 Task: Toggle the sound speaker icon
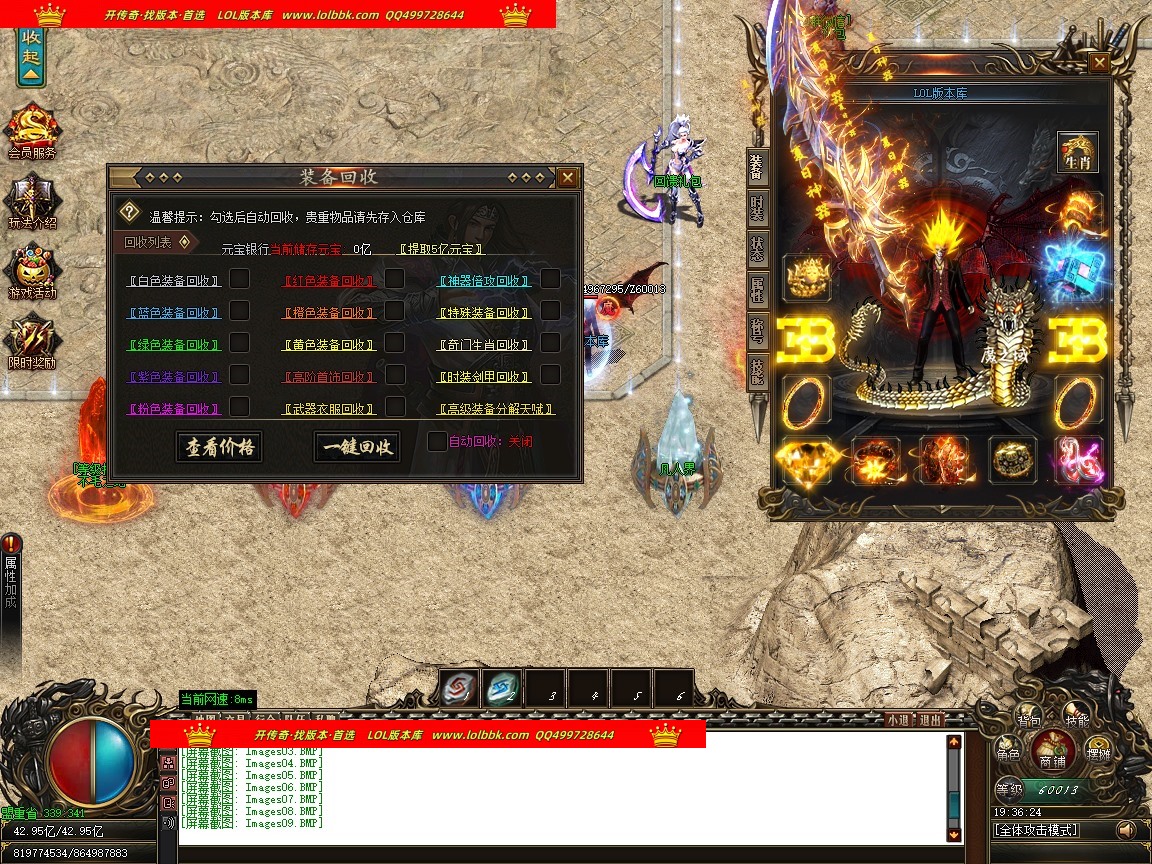click(x=1126, y=830)
